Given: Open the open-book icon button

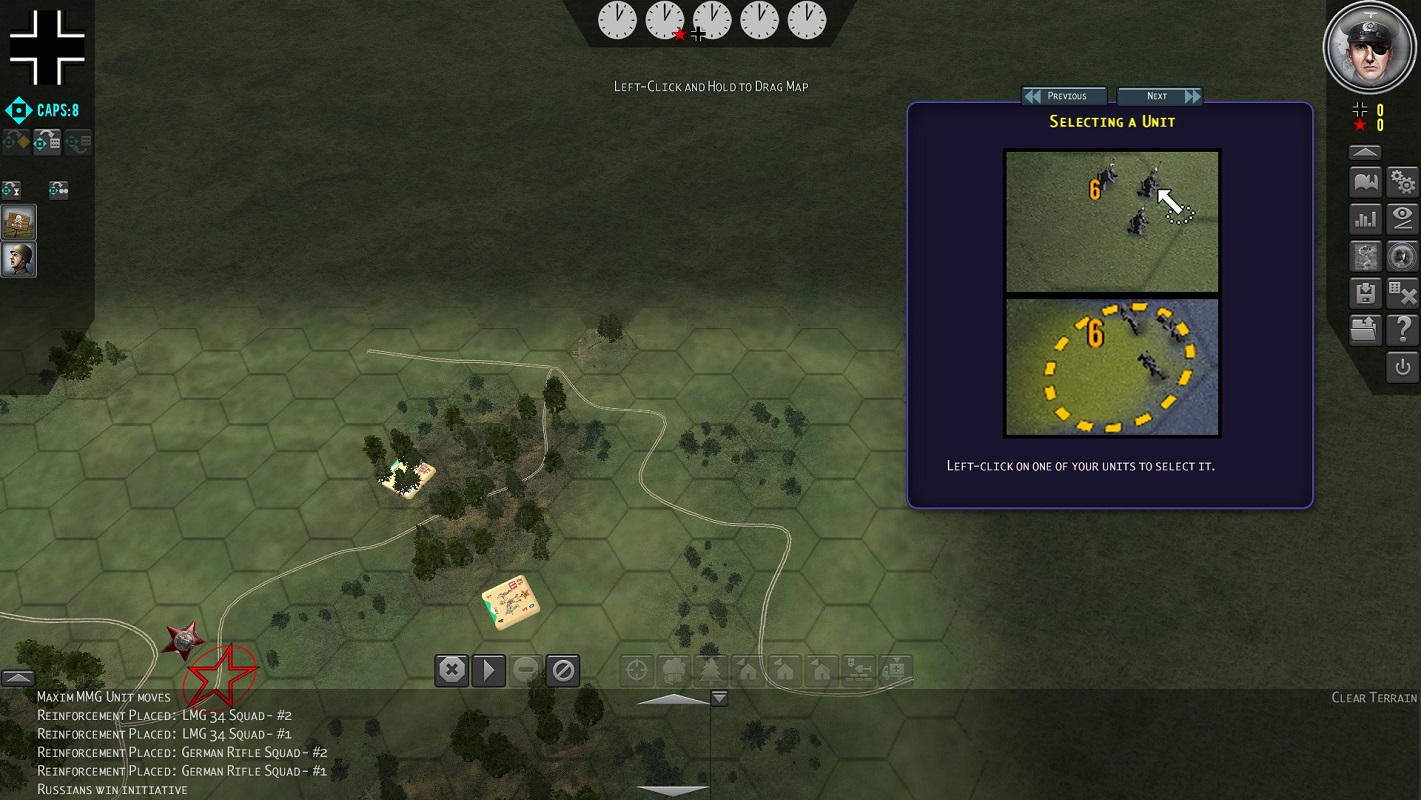Looking at the screenshot, I should tap(1365, 183).
